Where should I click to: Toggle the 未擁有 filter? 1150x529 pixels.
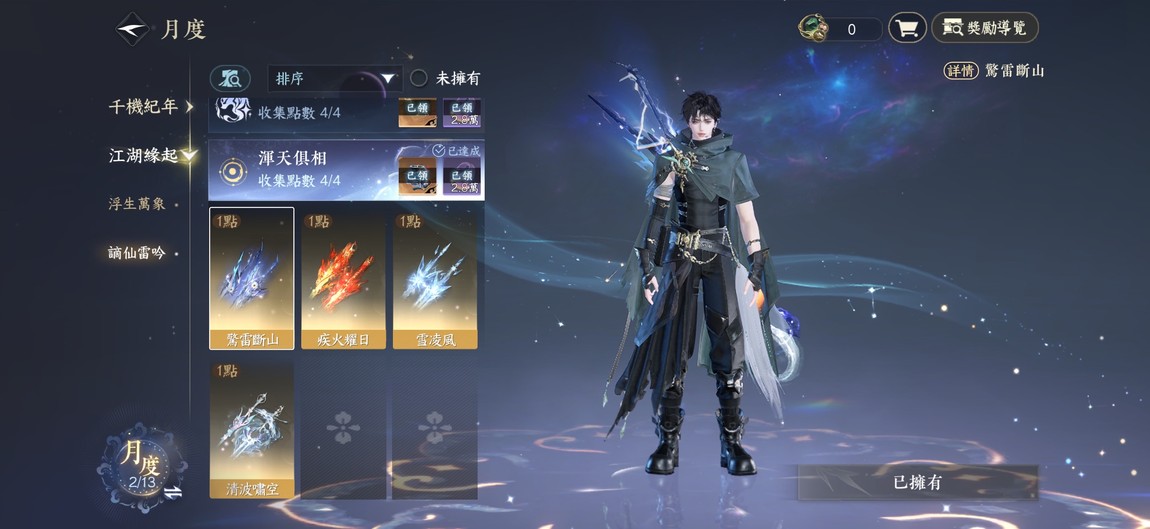[x=420, y=78]
